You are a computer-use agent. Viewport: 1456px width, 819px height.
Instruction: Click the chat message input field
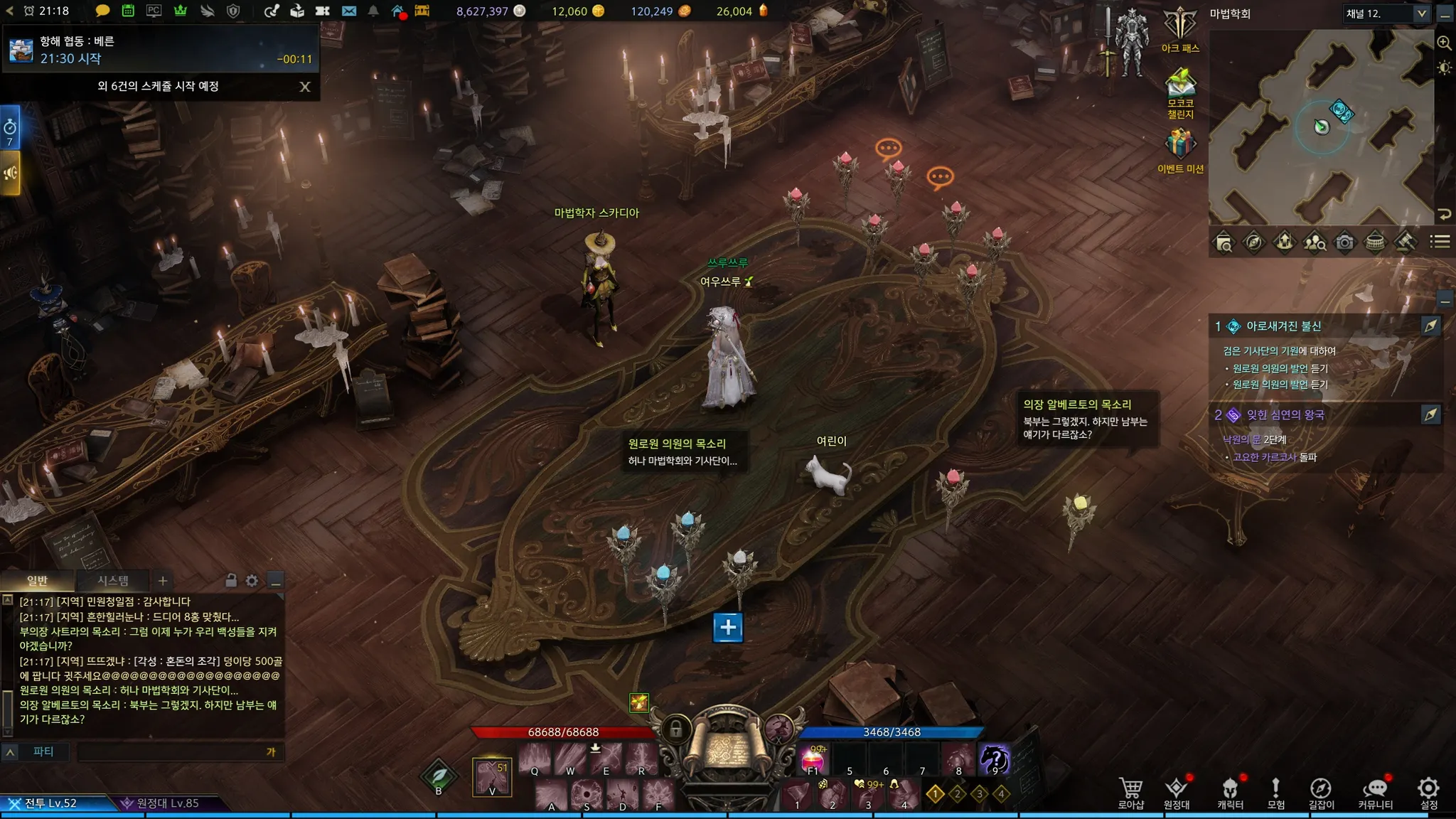[x=171, y=751]
